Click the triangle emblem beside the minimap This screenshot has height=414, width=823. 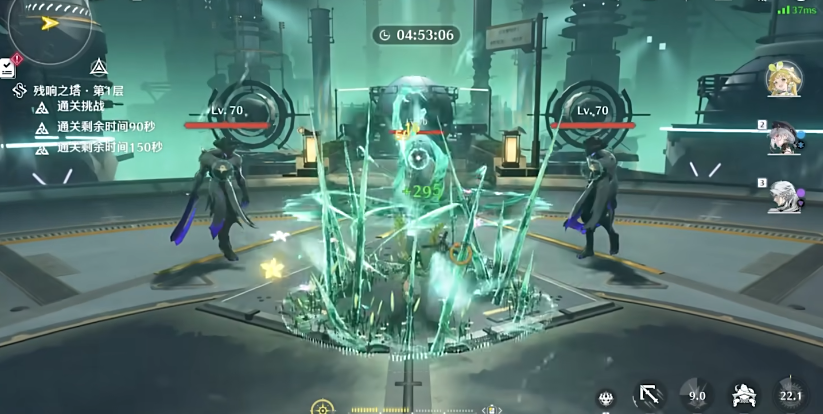point(98,68)
